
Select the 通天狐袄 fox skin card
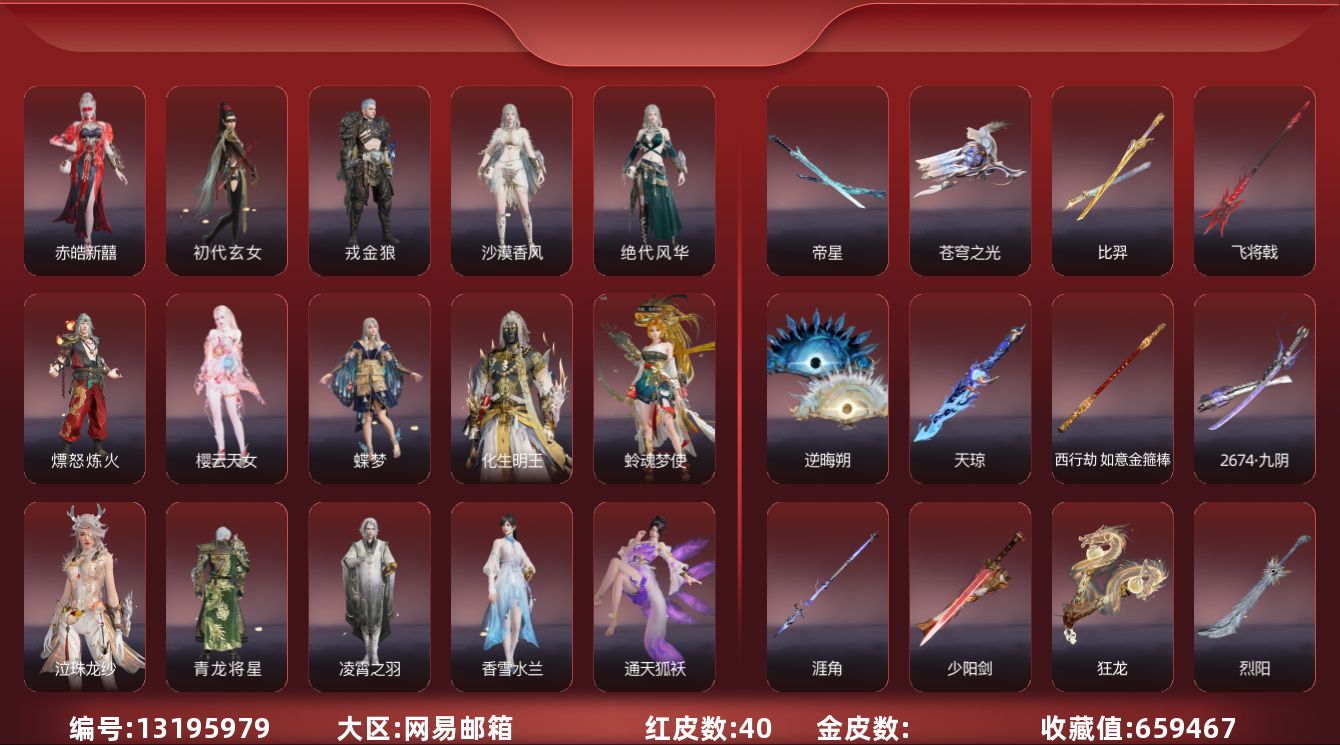(x=654, y=596)
